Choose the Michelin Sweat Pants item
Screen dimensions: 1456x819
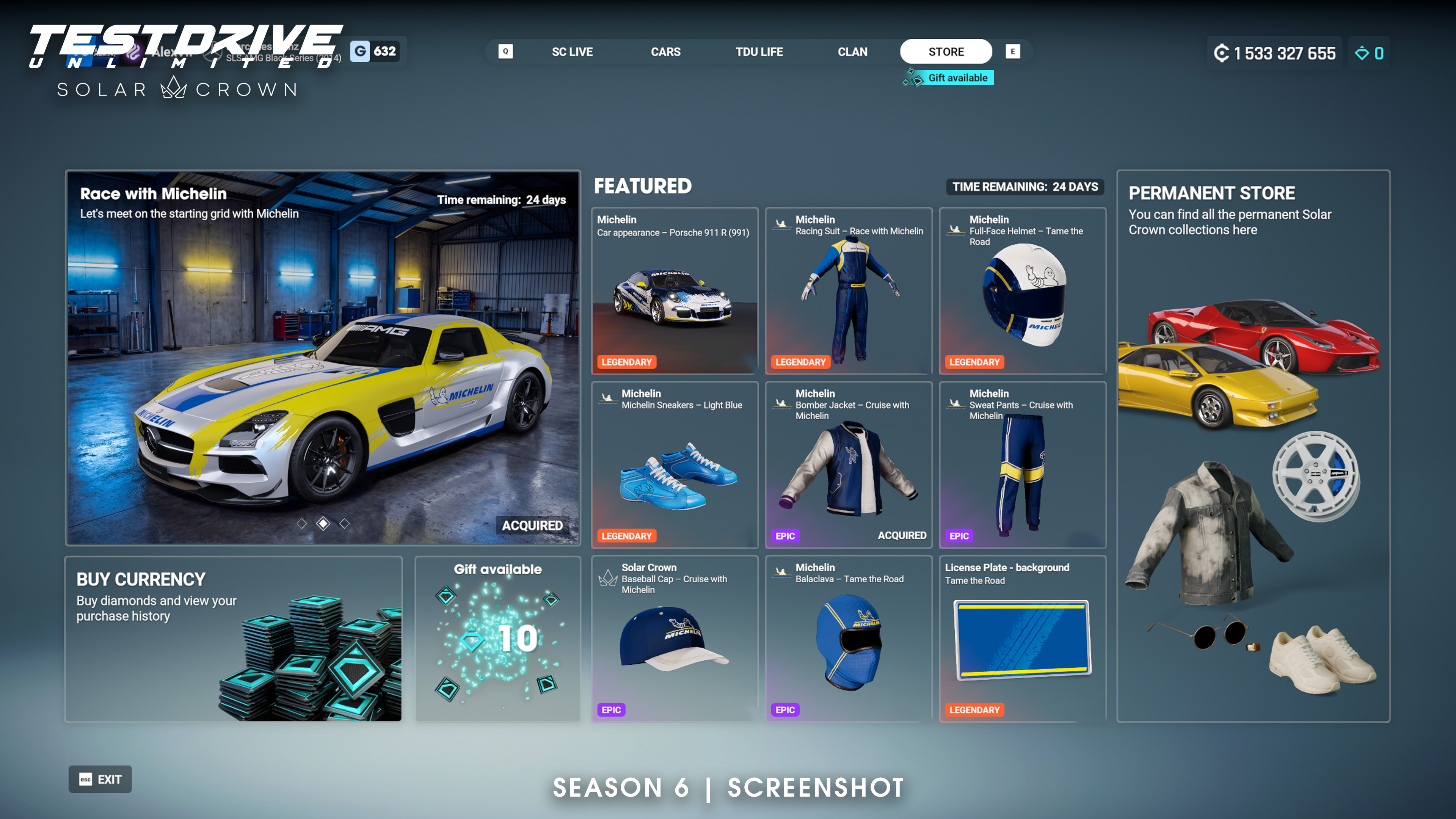tap(1022, 464)
